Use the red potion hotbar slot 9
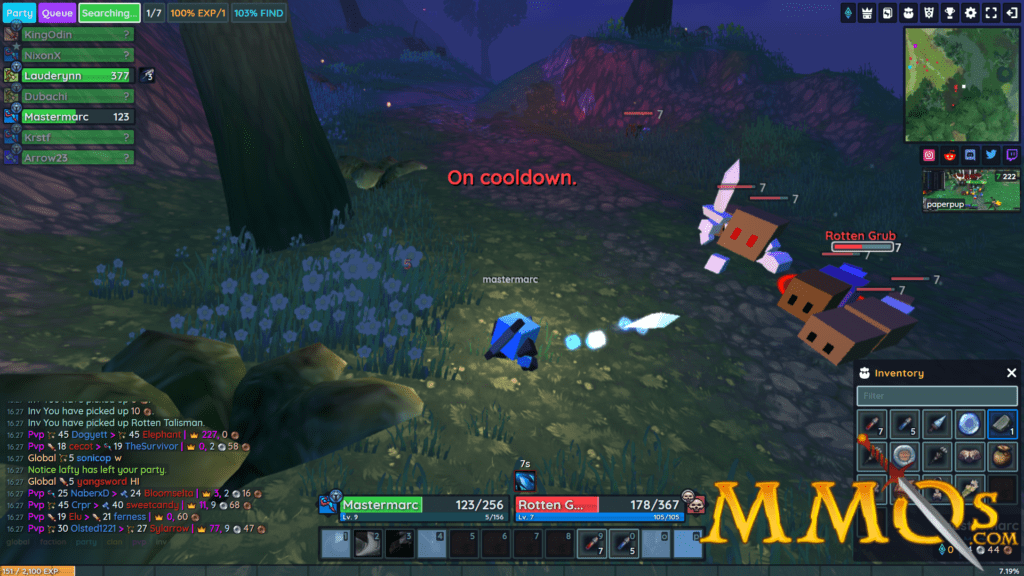The width and height of the screenshot is (1024, 576). 591,543
